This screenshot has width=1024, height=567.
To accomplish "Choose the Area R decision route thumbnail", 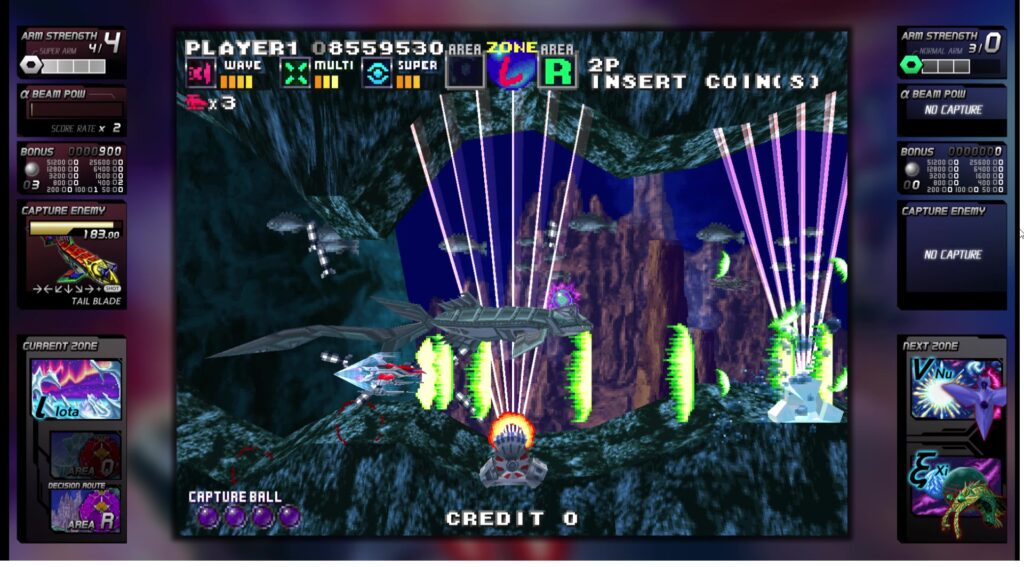I will click(x=85, y=509).
